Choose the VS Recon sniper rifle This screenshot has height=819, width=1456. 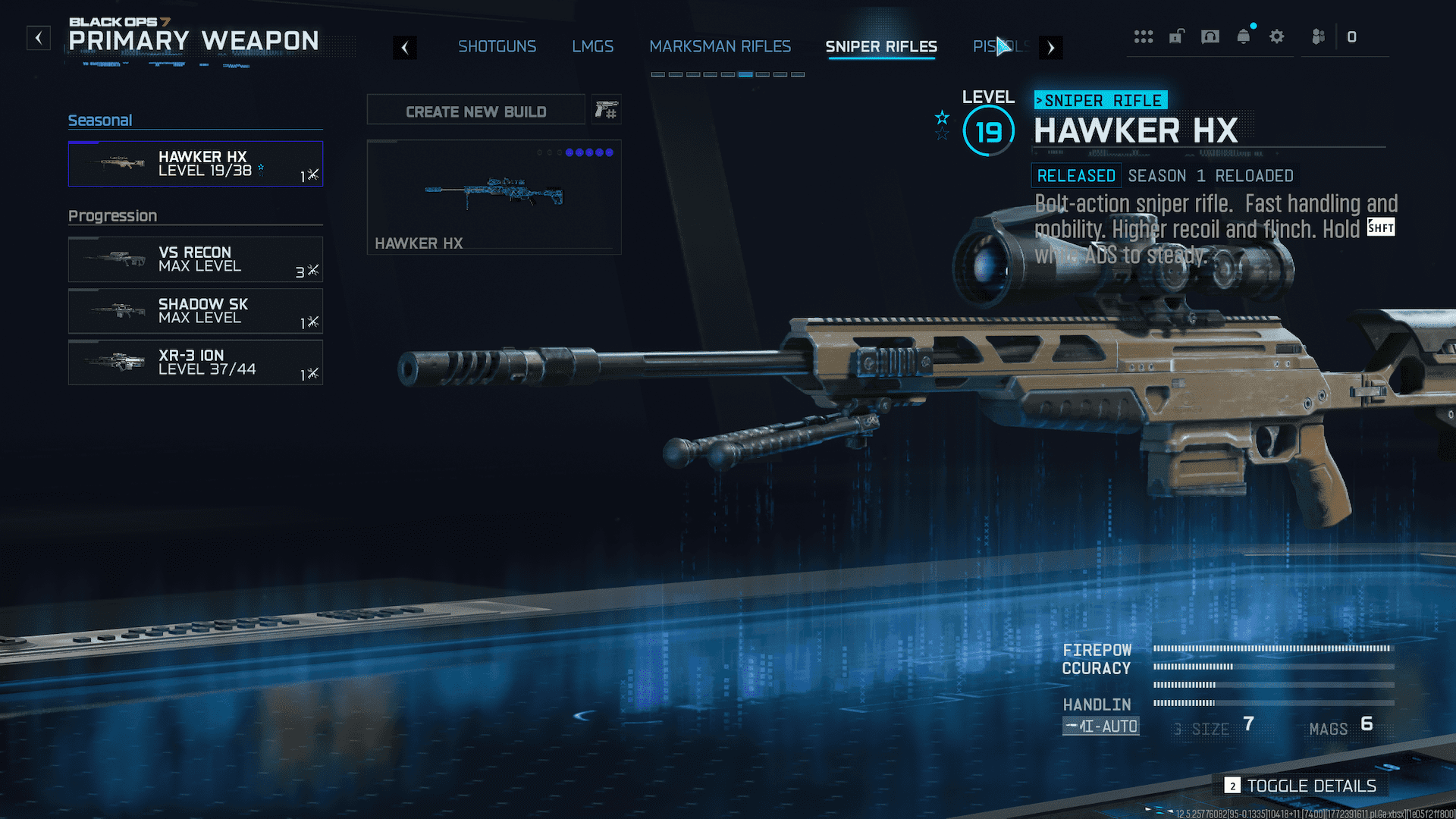tap(195, 259)
